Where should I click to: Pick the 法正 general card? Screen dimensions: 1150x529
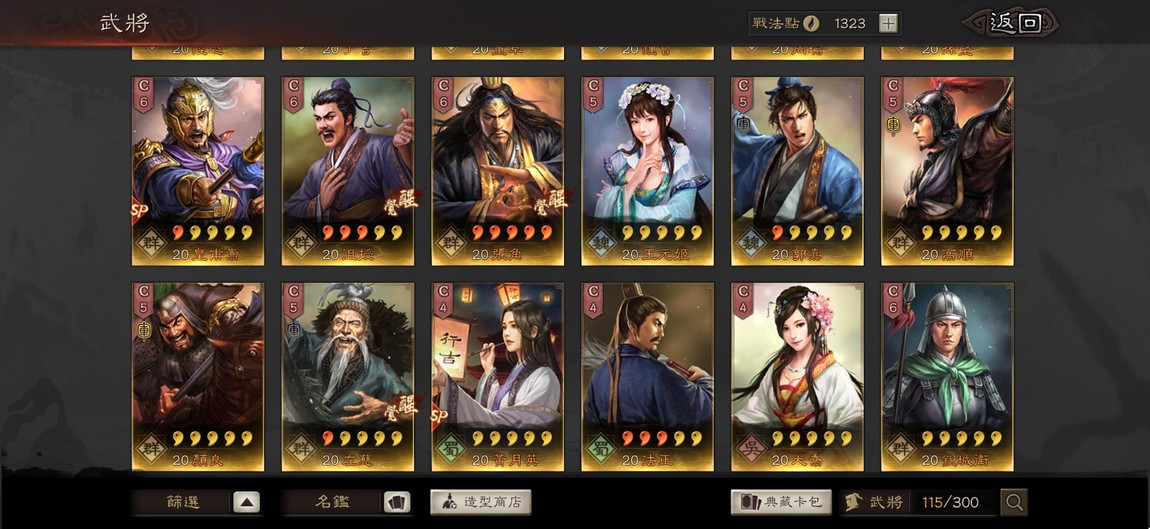pos(648,376)
